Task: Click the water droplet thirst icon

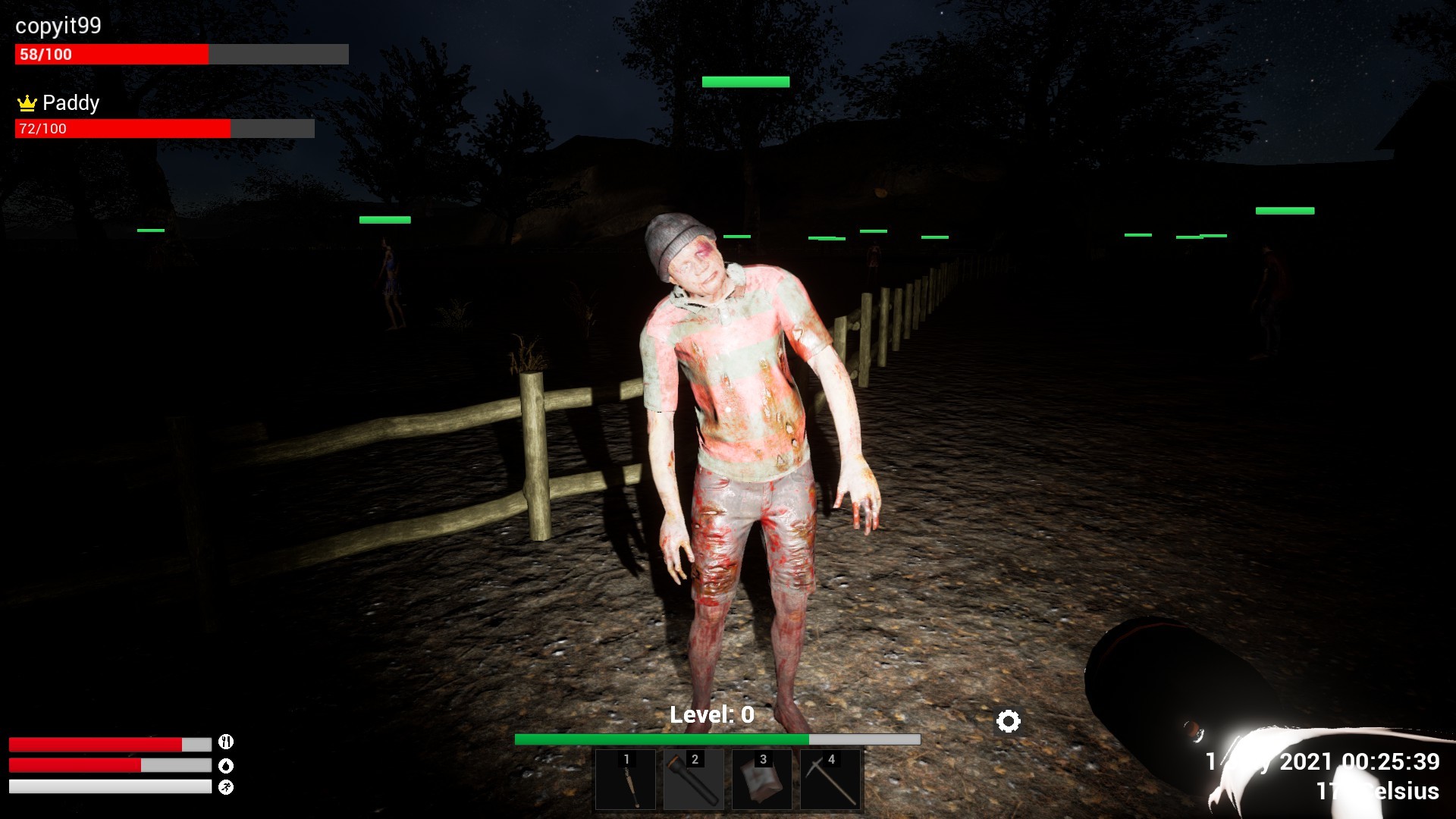Action: (x=225, y=766)
